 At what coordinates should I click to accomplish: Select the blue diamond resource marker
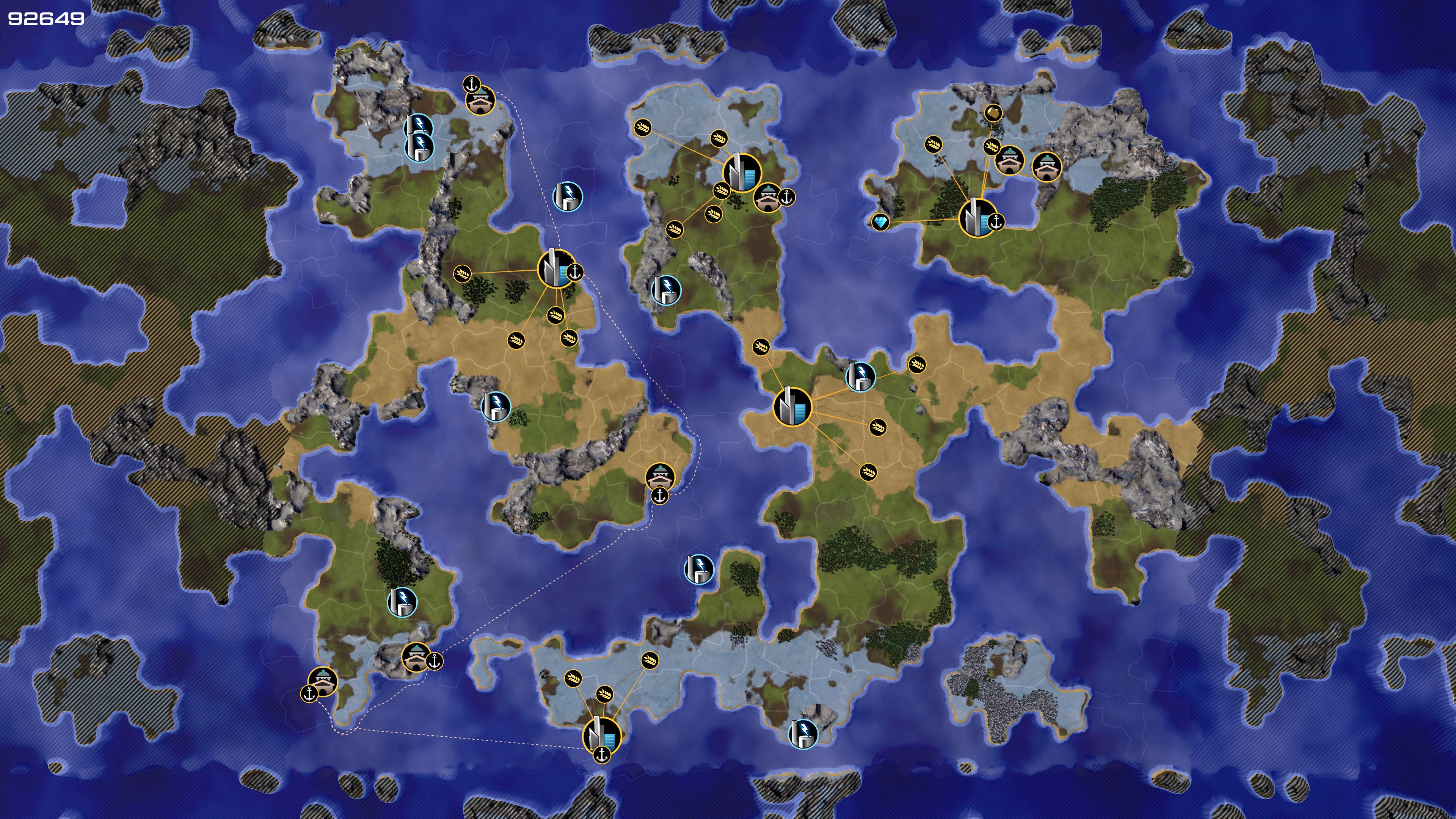[880, 221]
